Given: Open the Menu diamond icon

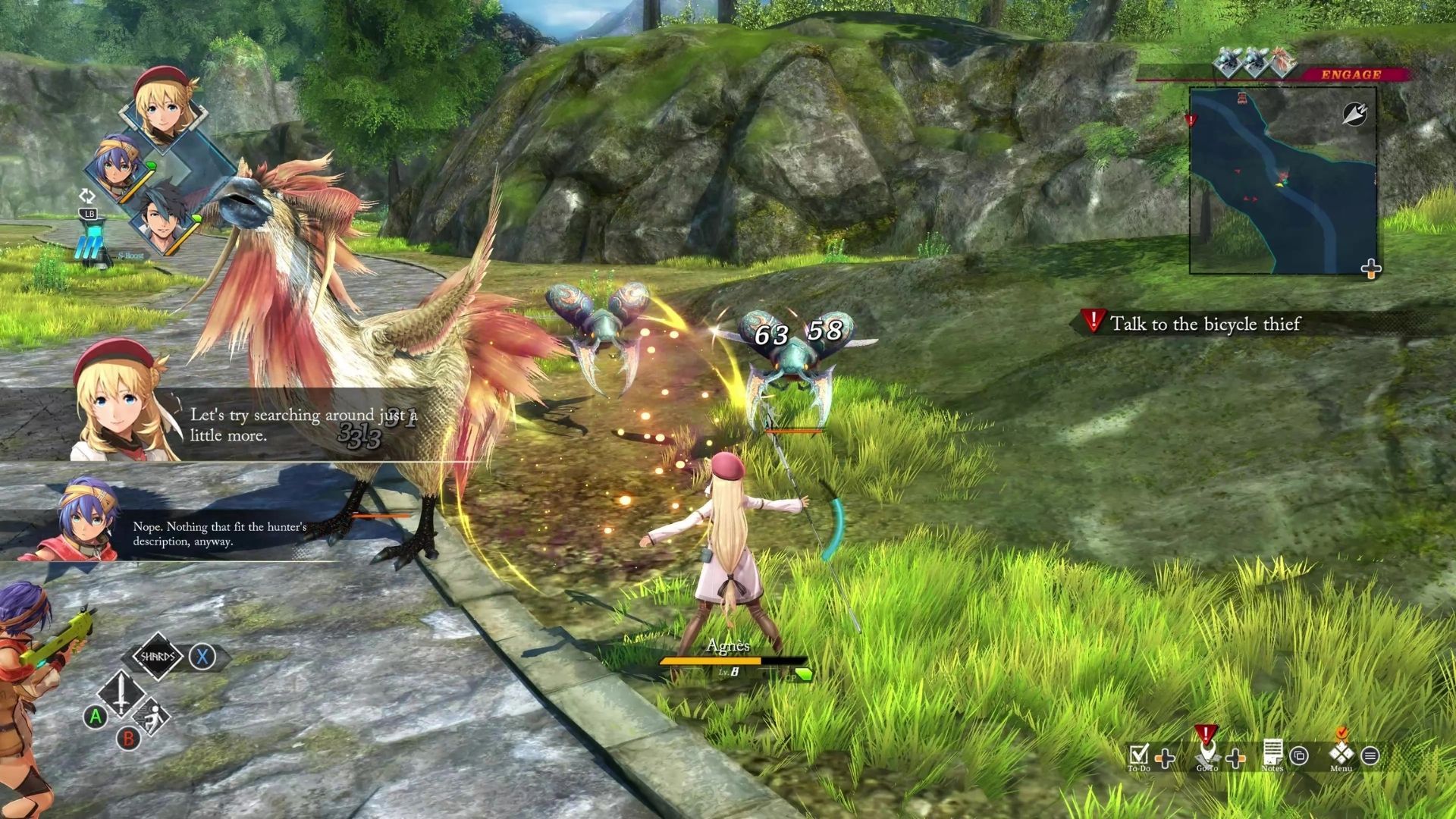Looking at the screenshot, I should [1341, 753].
